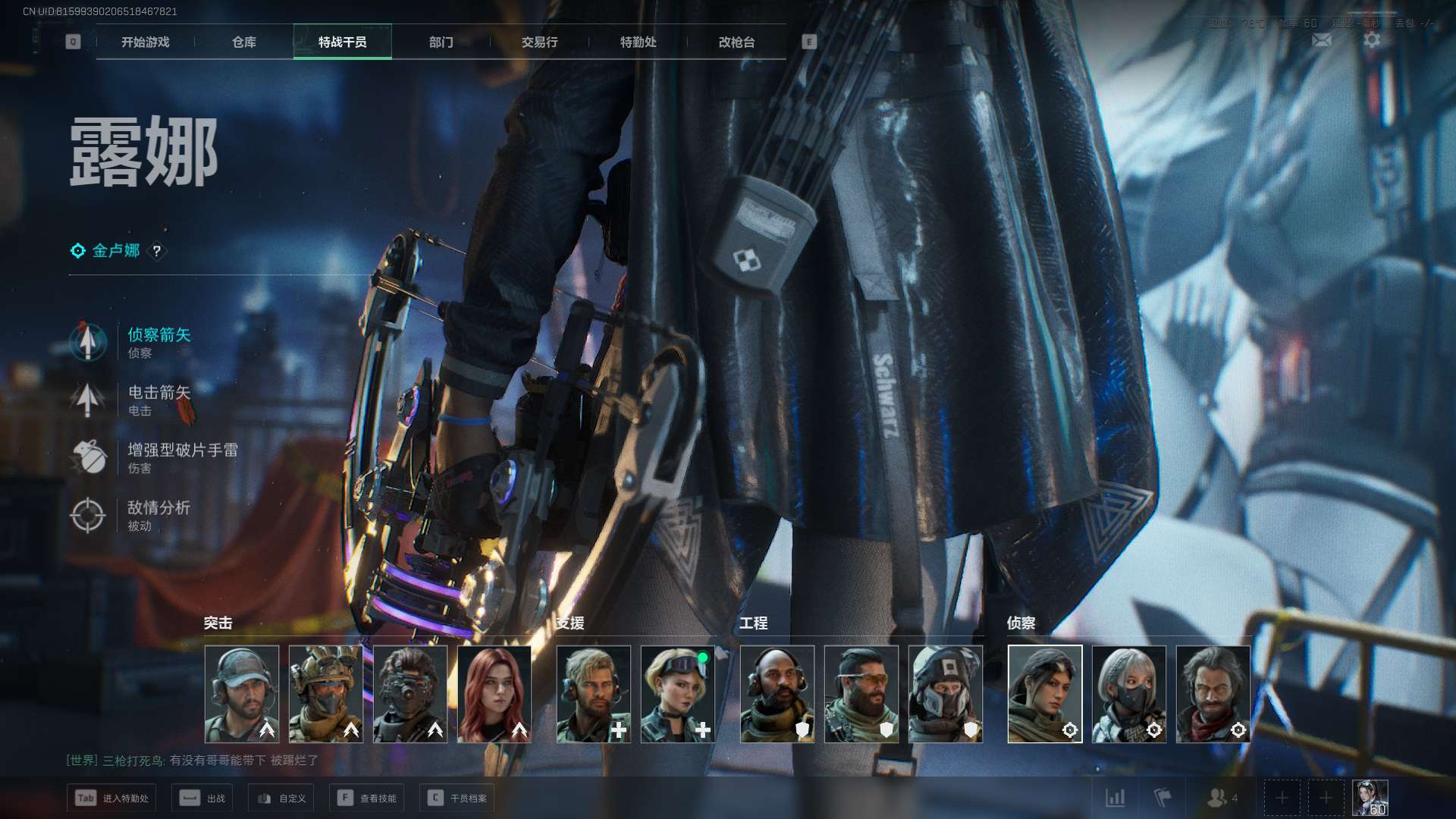Screen dimensions: 1456x819
Task: Click the question mark beside 金卢娜
Action: point(157,251)
